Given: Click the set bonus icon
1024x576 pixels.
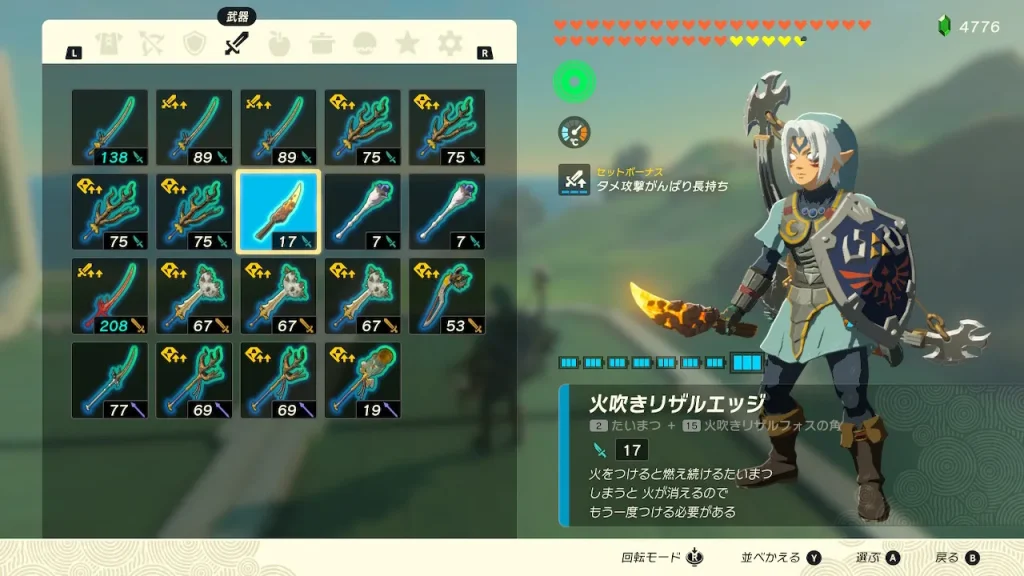Looking at the screenshot, I should coord(574,179).
